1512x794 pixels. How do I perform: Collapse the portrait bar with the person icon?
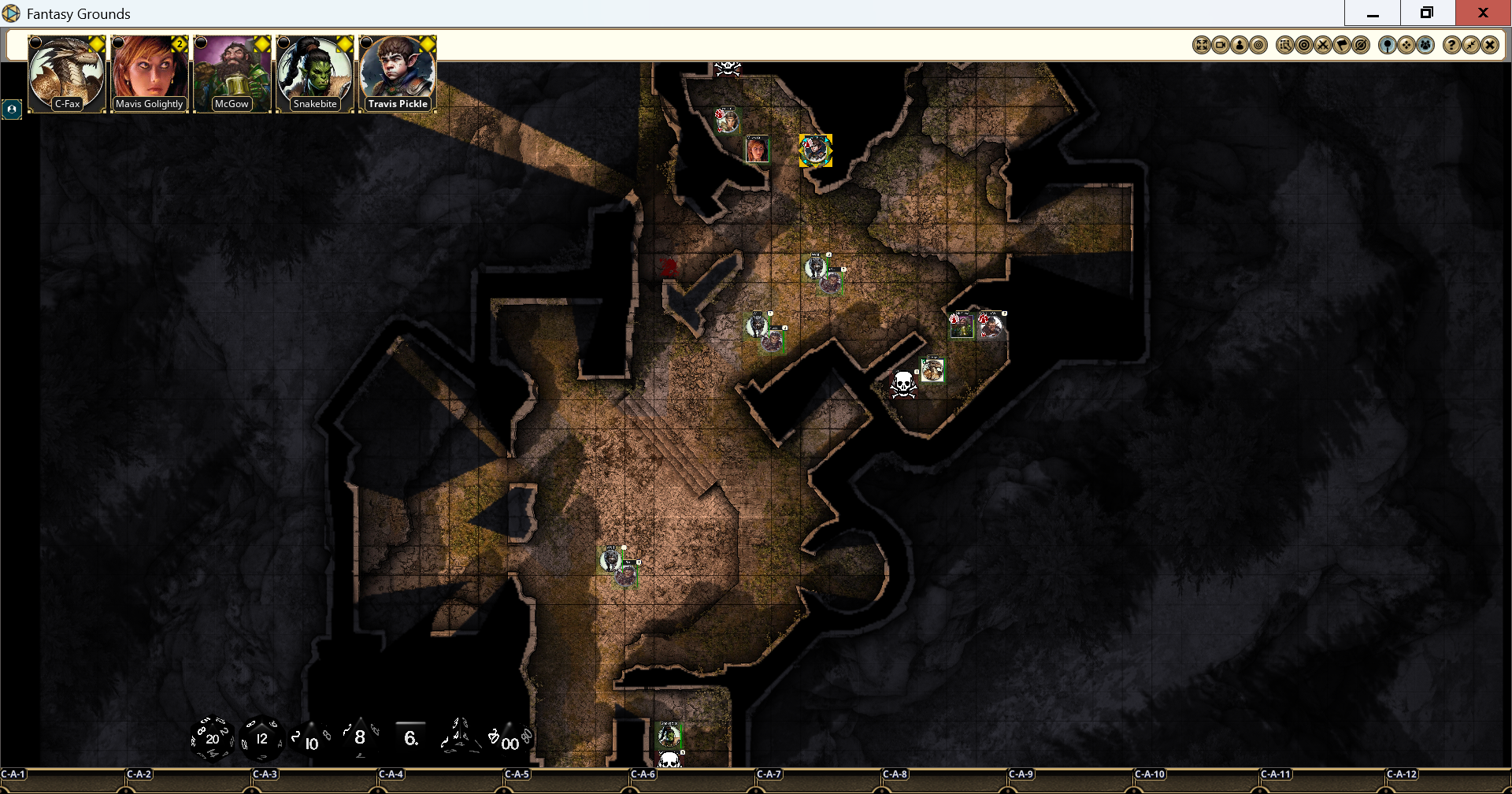click(12, 109)
